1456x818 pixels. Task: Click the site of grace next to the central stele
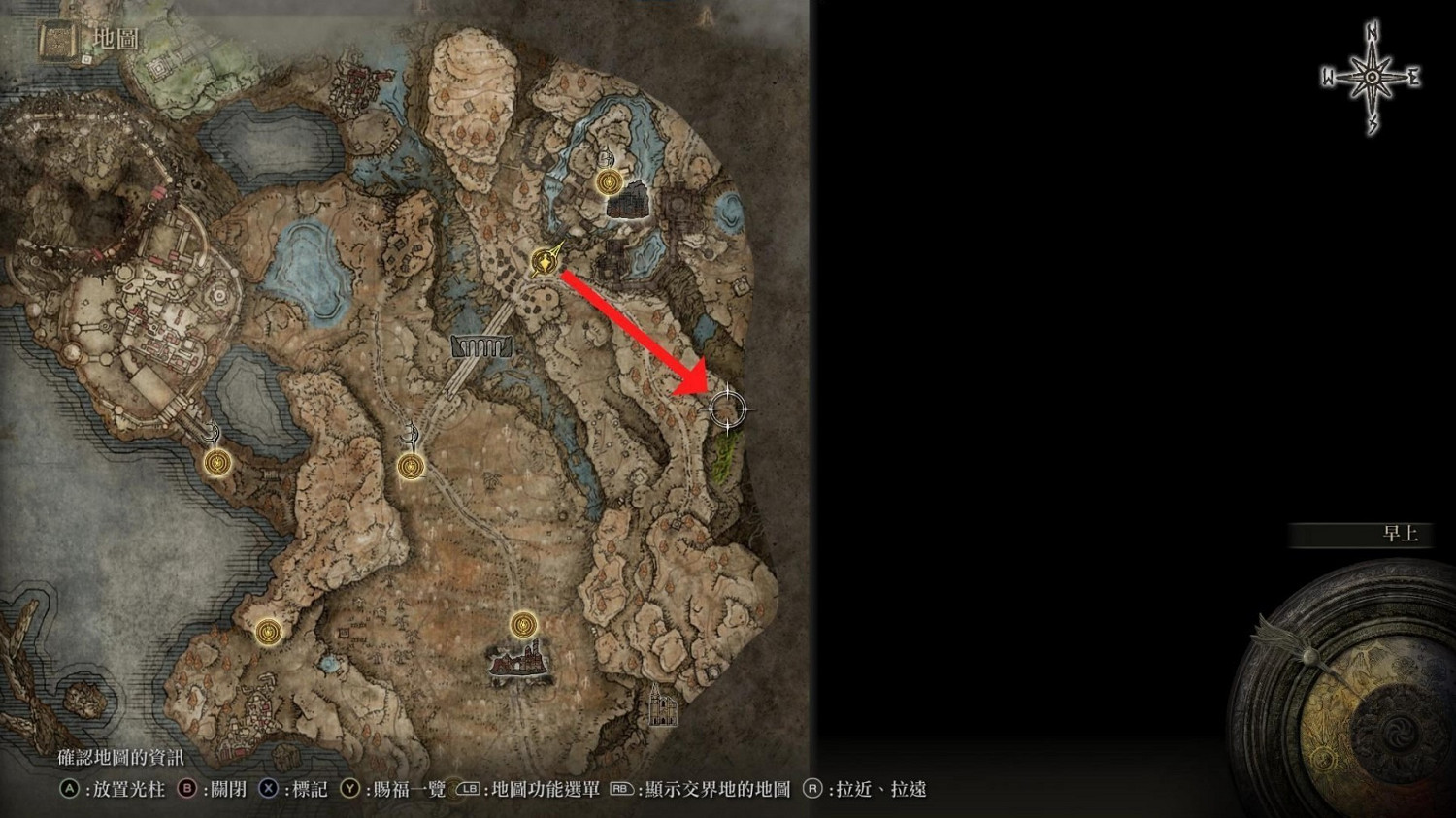411,464
